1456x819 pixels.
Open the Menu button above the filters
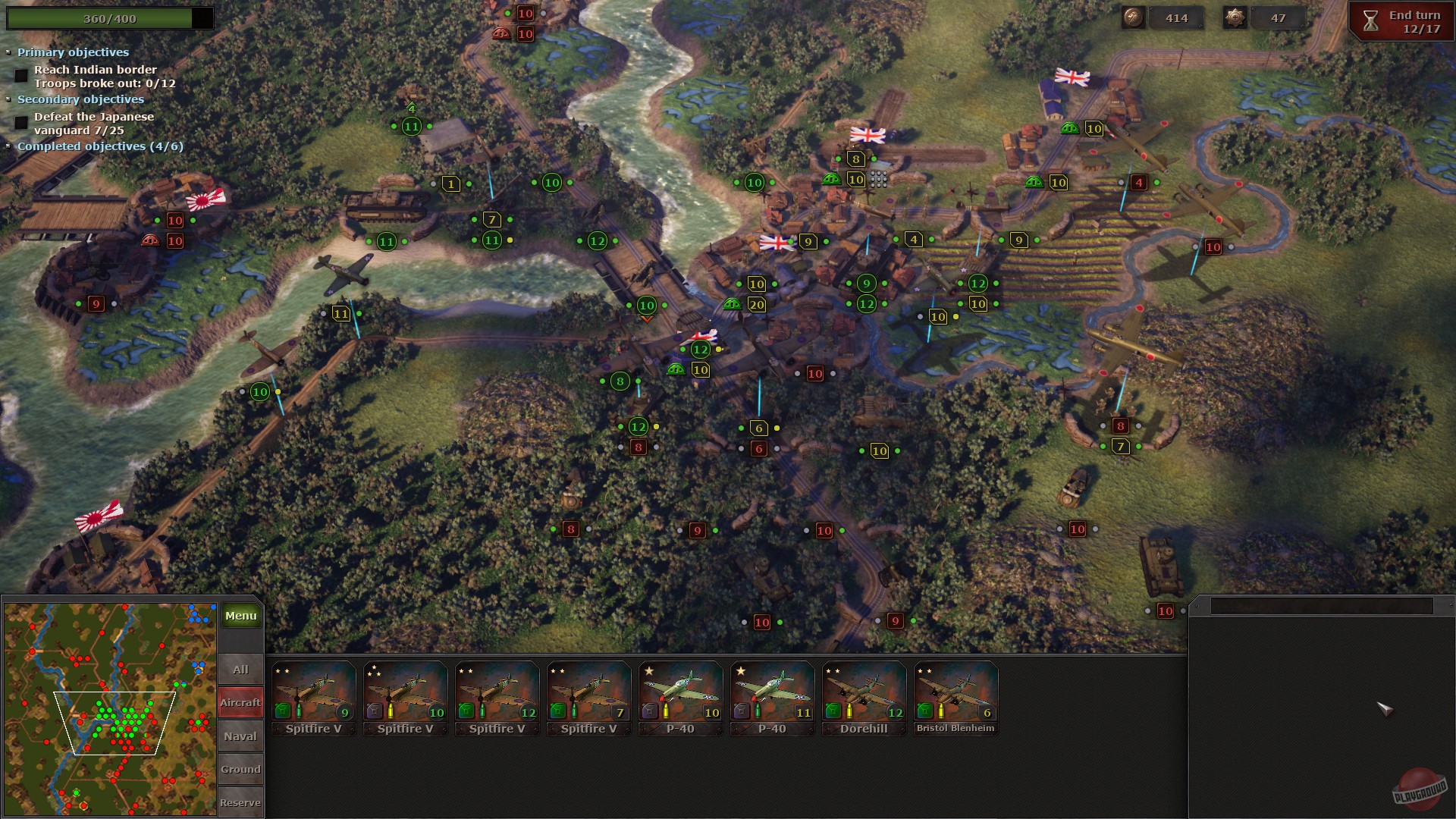click(240, 616)
